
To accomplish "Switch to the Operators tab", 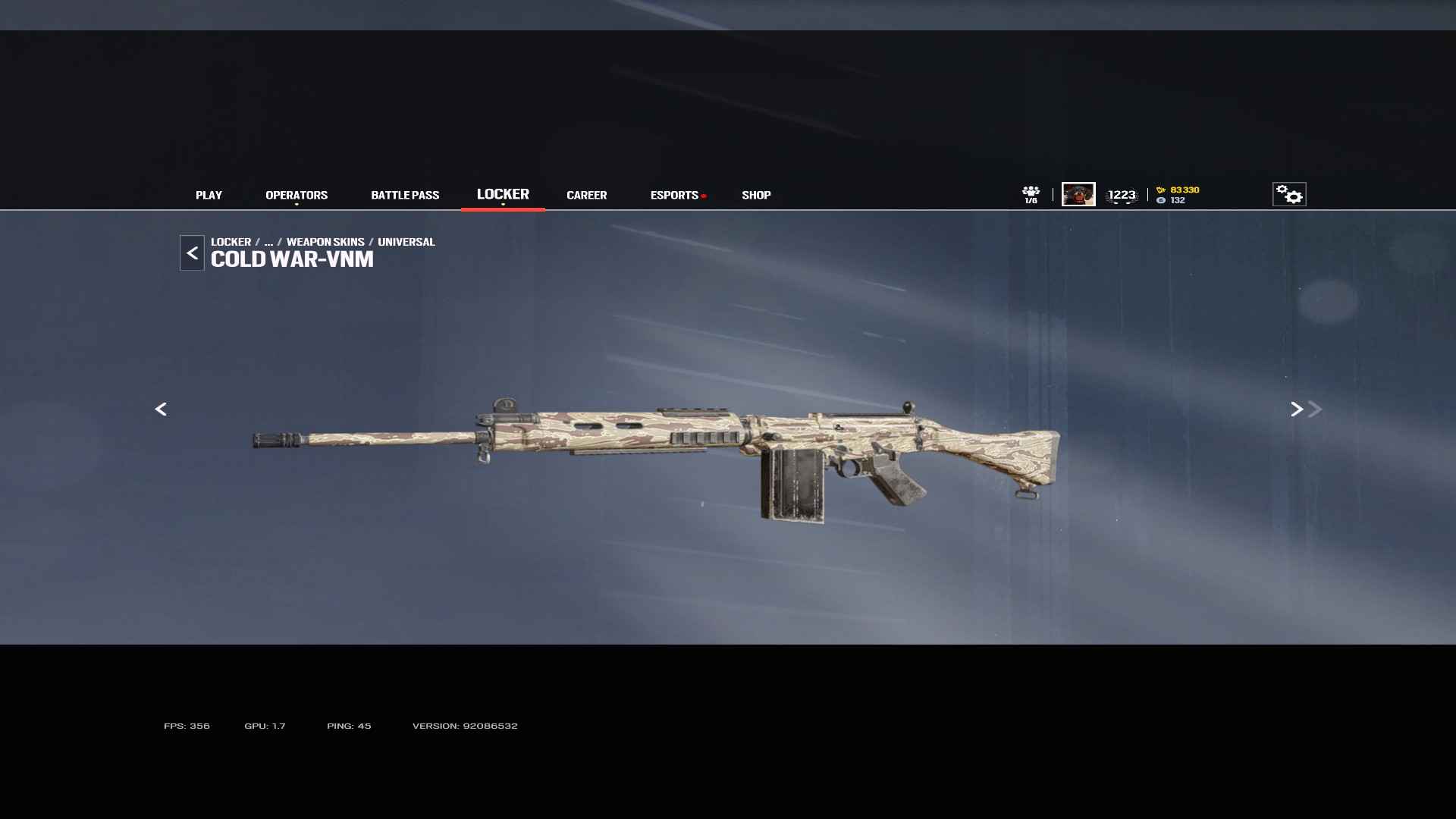I will click(297, 195).
